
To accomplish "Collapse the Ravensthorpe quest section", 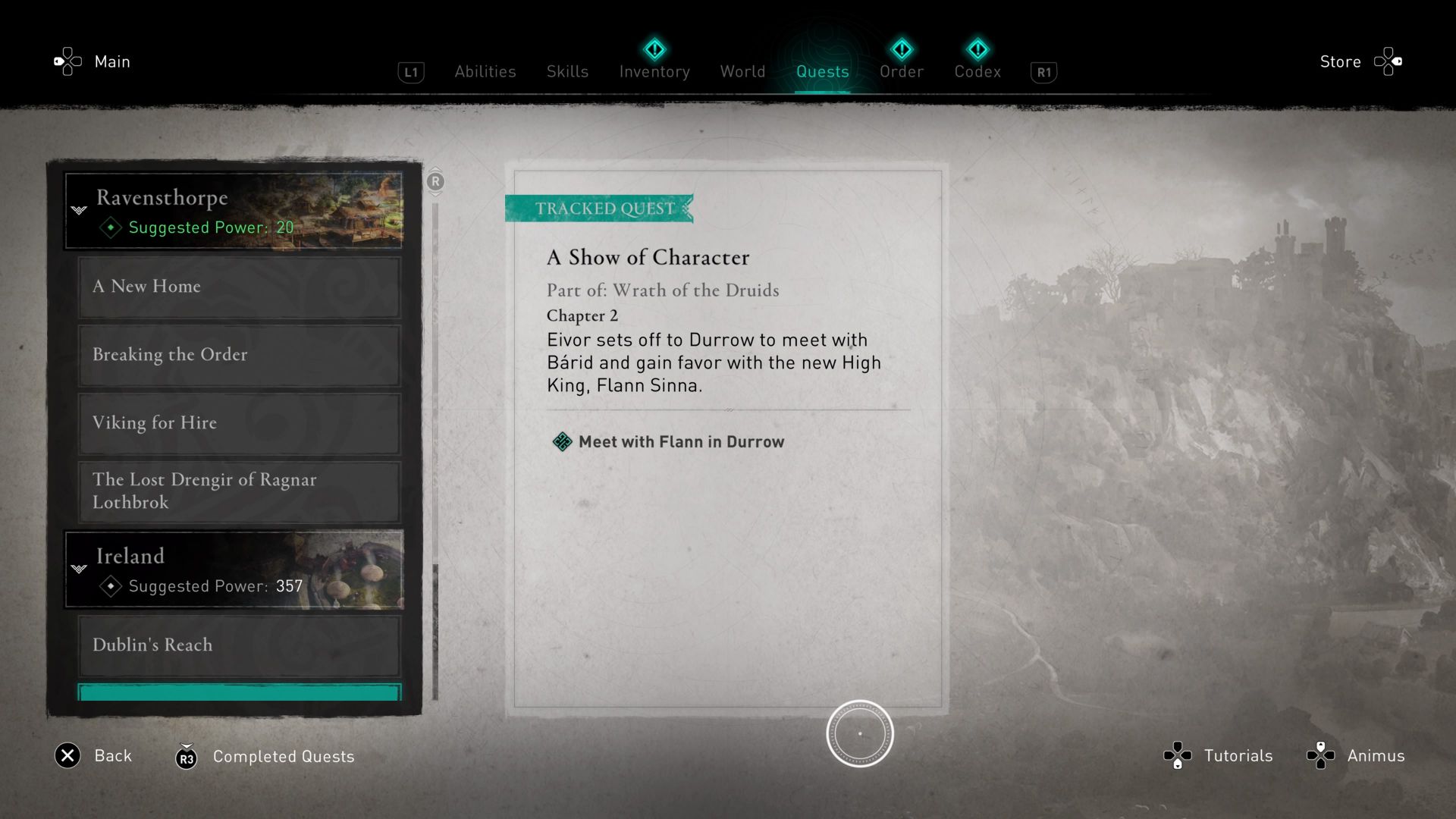I will click(x=79, y=210).
